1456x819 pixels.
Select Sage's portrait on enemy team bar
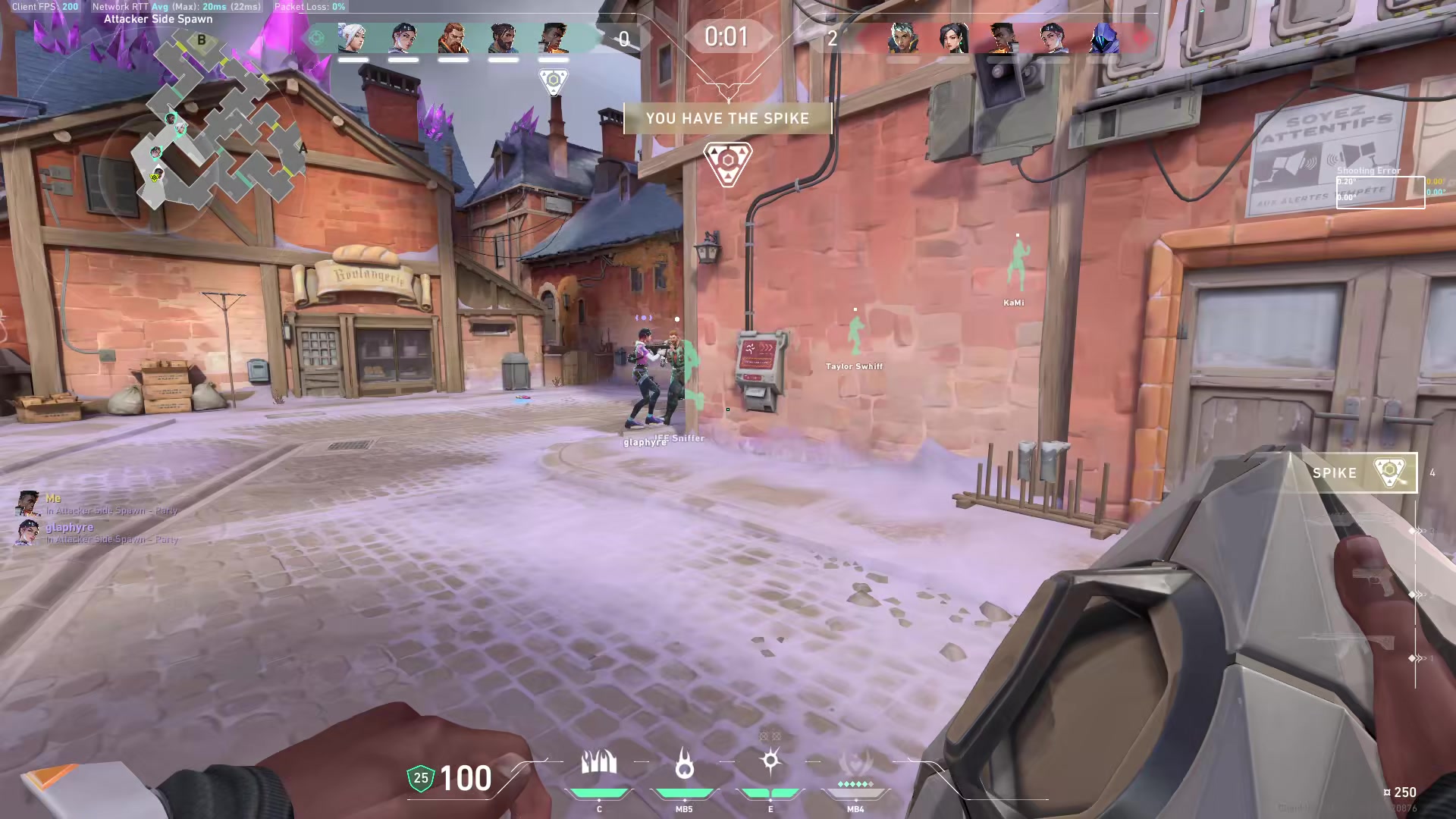point(952,38)
